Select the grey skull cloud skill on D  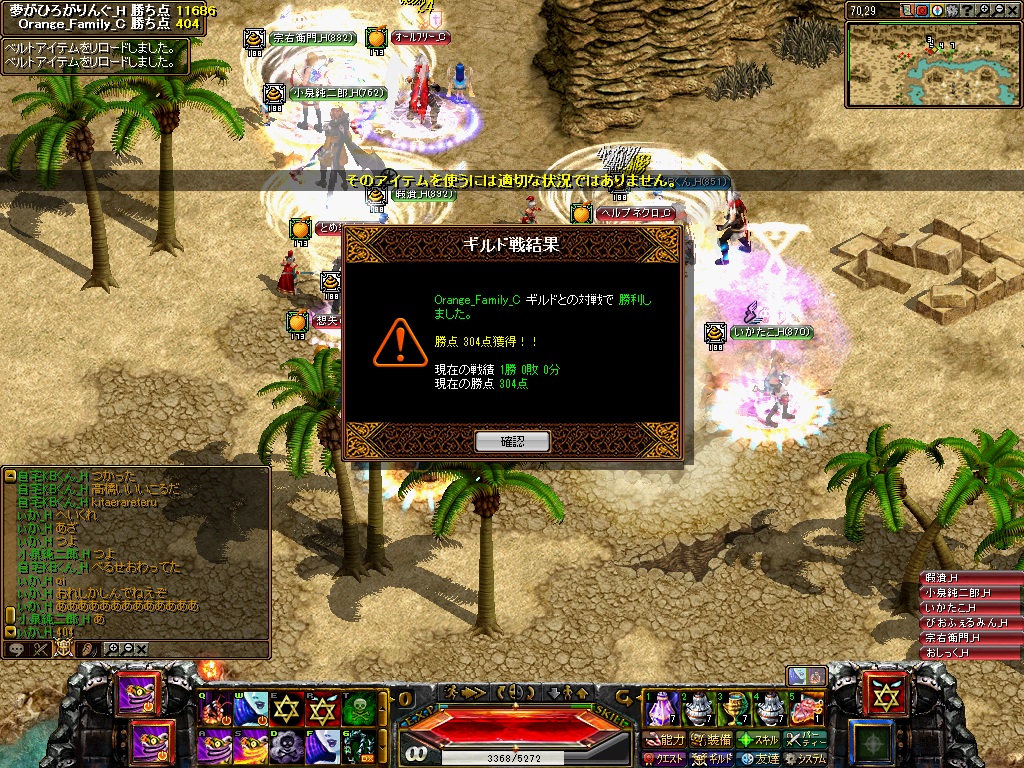288,745
